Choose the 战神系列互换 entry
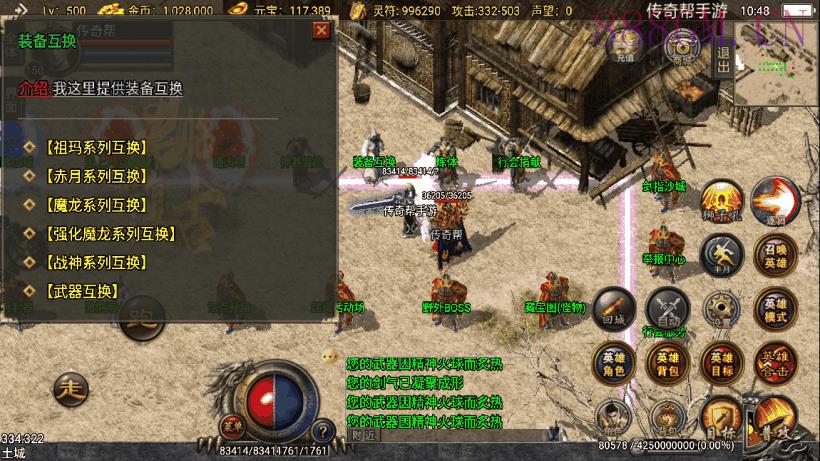 pos(96,263)
